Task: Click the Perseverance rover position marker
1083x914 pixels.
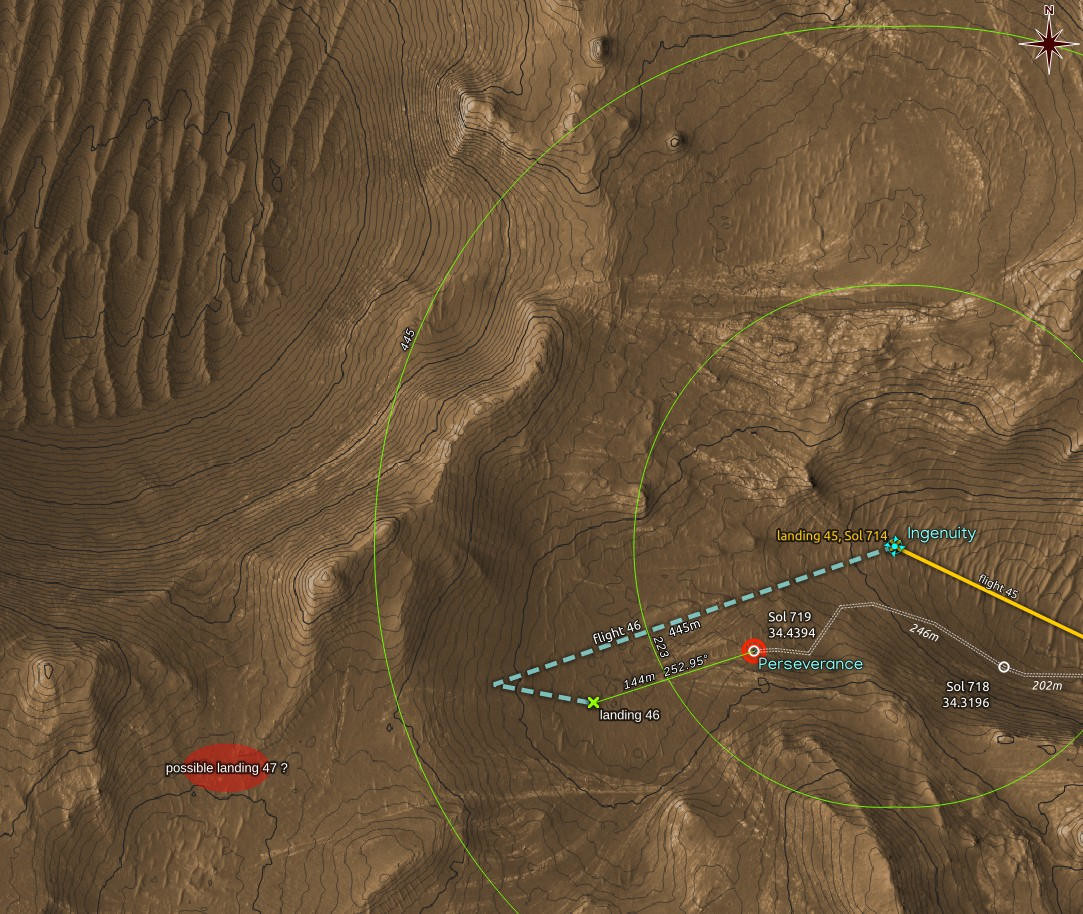Action: [753, 651]
